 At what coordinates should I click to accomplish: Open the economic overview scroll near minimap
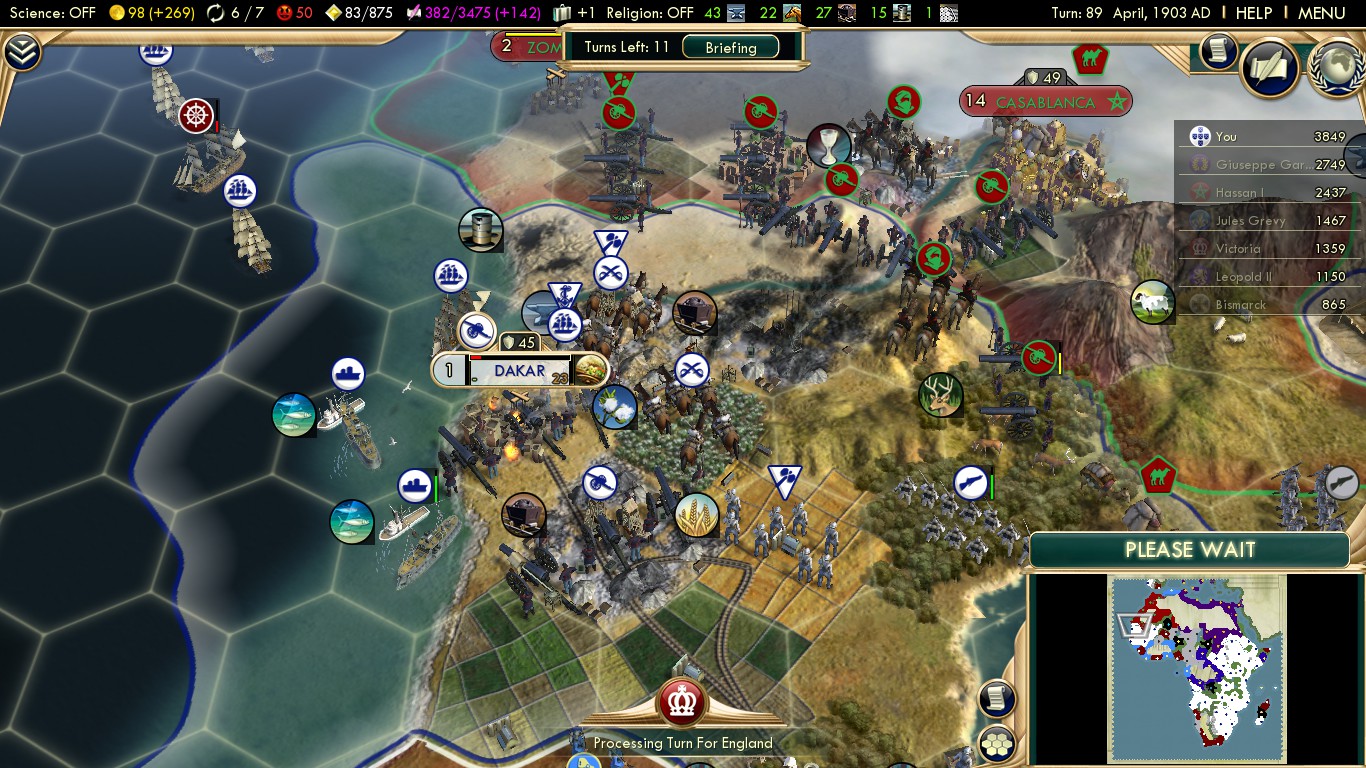996,699
